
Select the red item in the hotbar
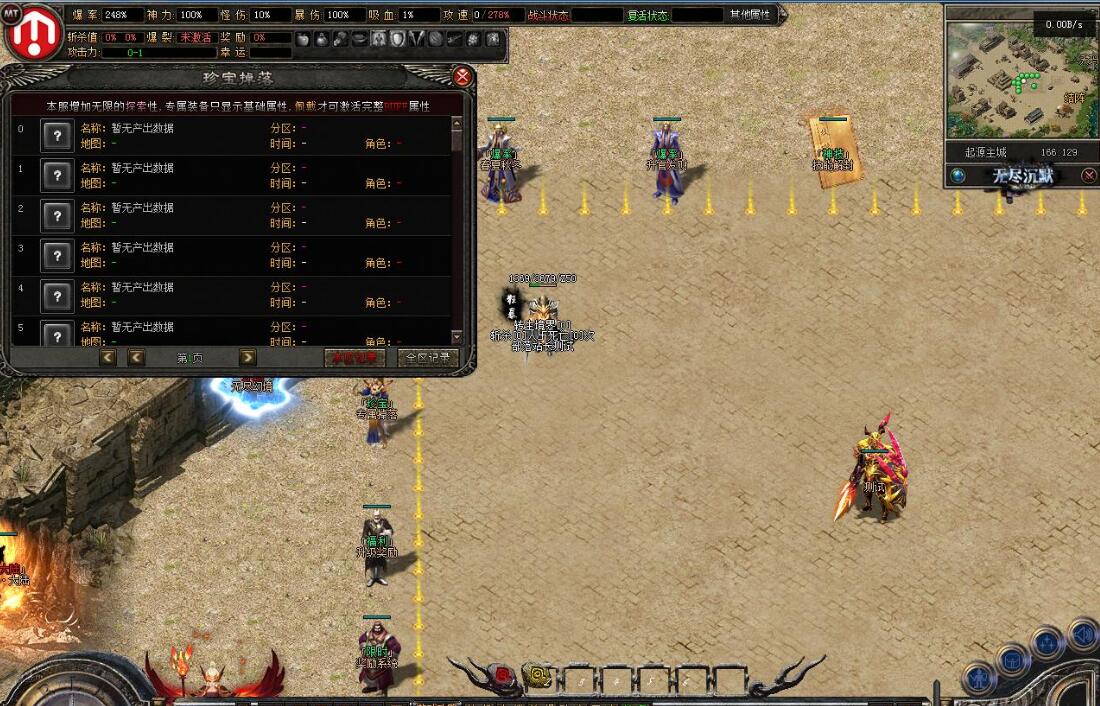(503, 676)
